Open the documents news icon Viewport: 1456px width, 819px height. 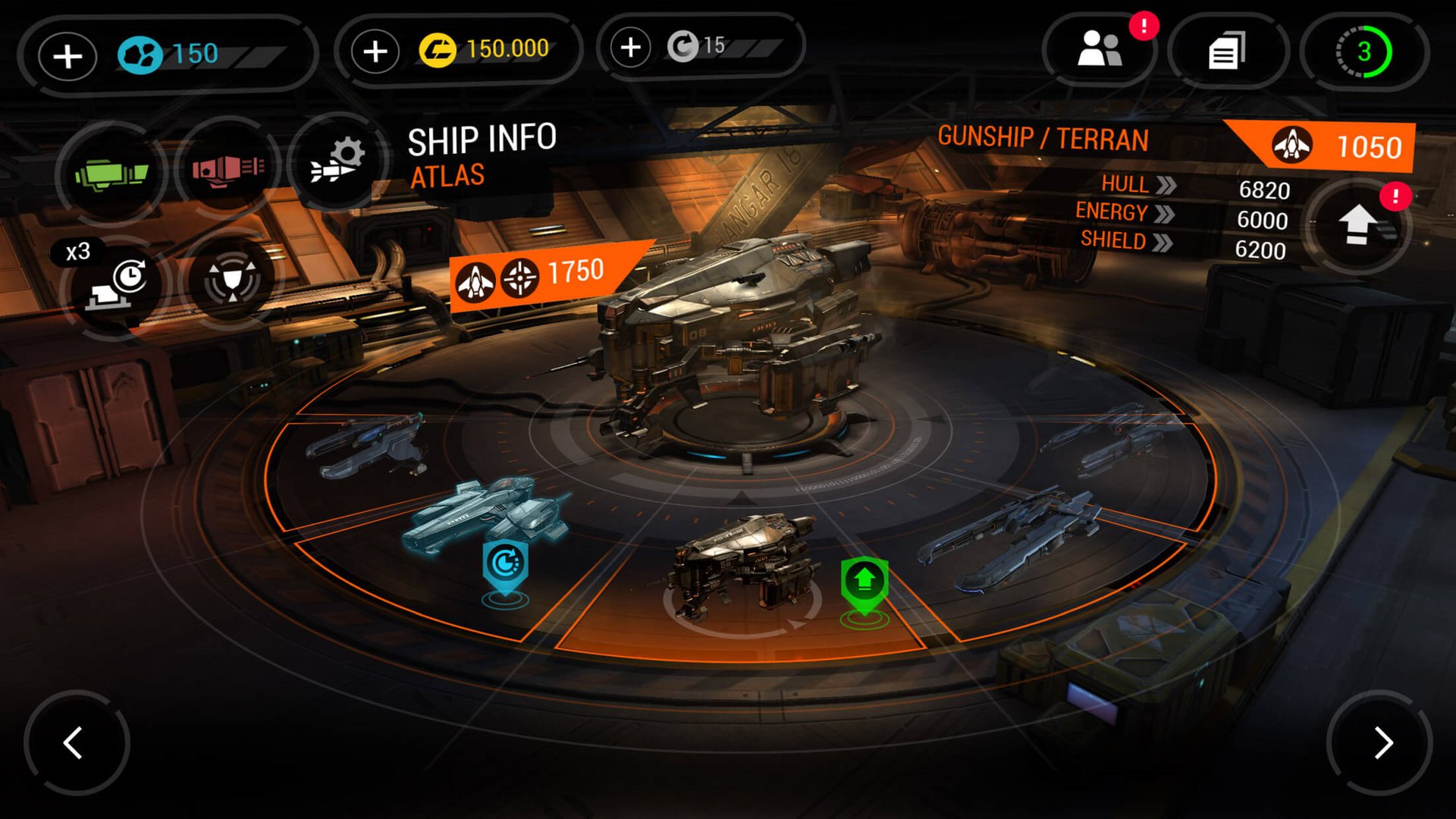[1226, 52]
